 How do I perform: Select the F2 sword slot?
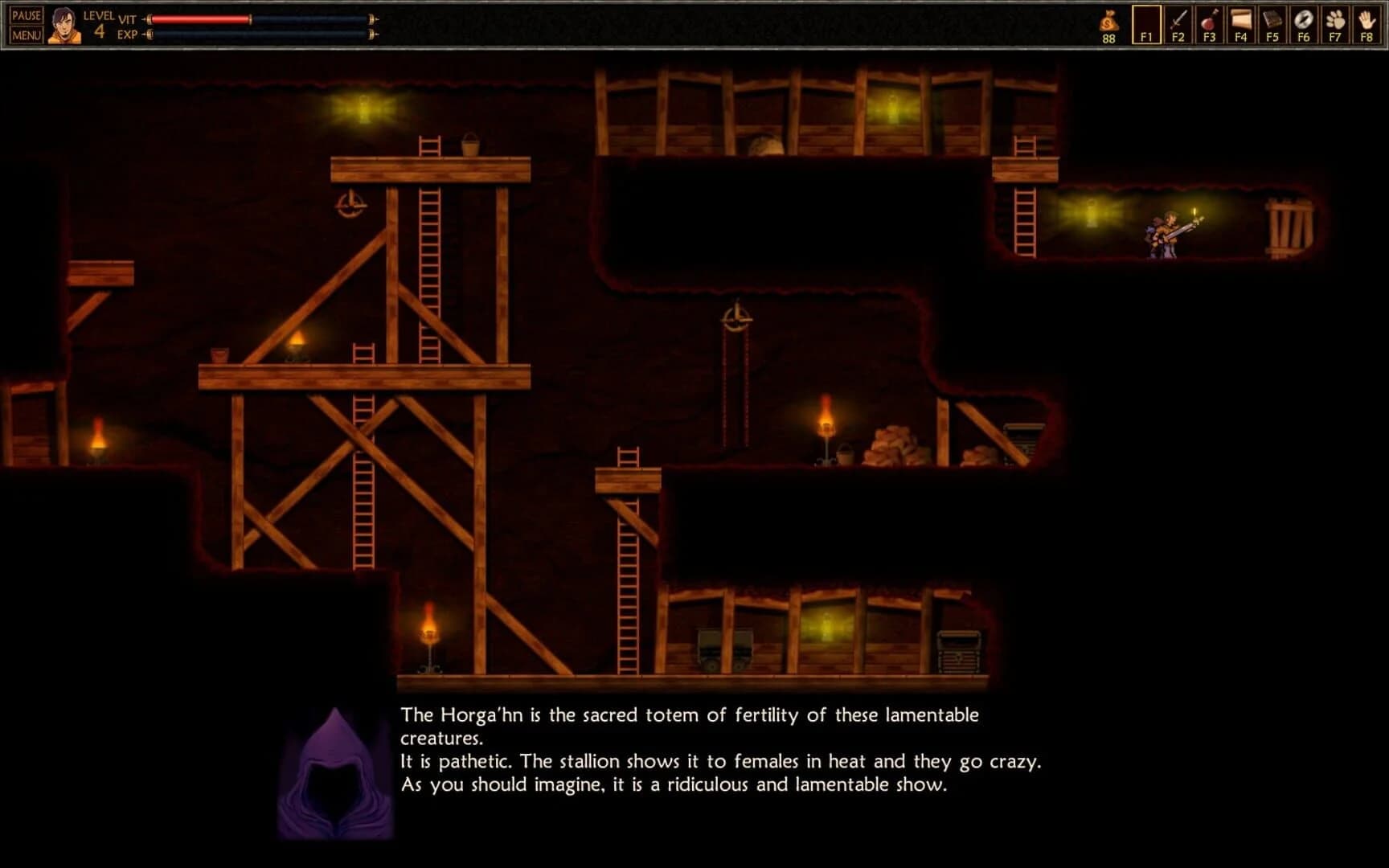click(x=1177, y=24)
